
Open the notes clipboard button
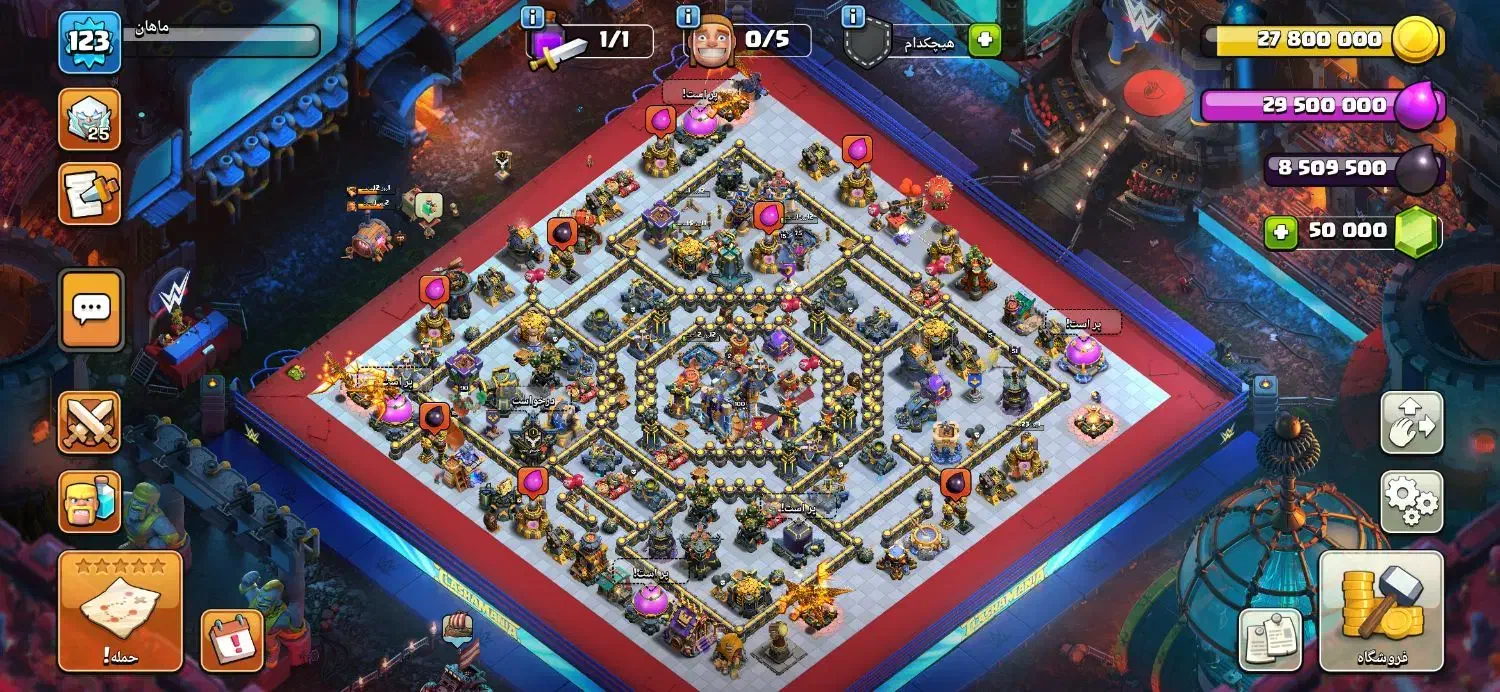[1270, 639]
